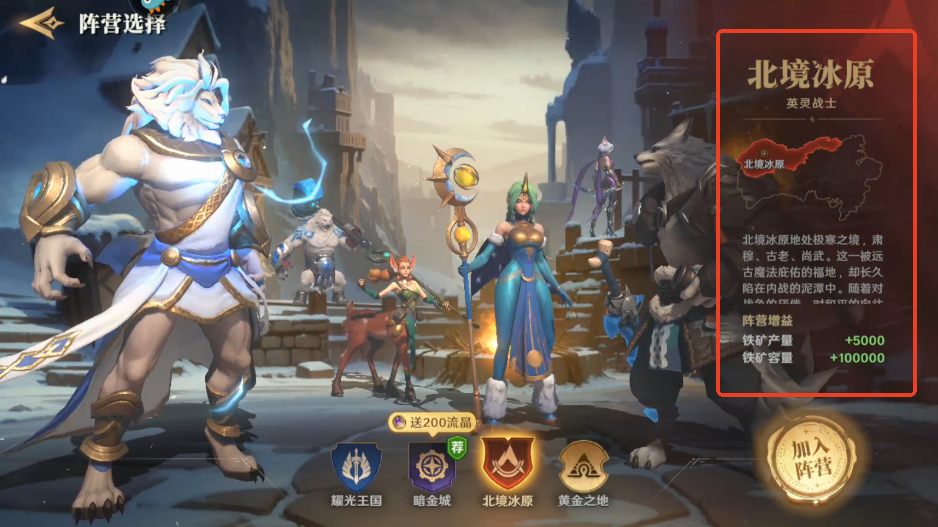Choose the 暗金城 faction emblem
The image size is (938, 527).
pyautogui.click(x=432, y=467)
